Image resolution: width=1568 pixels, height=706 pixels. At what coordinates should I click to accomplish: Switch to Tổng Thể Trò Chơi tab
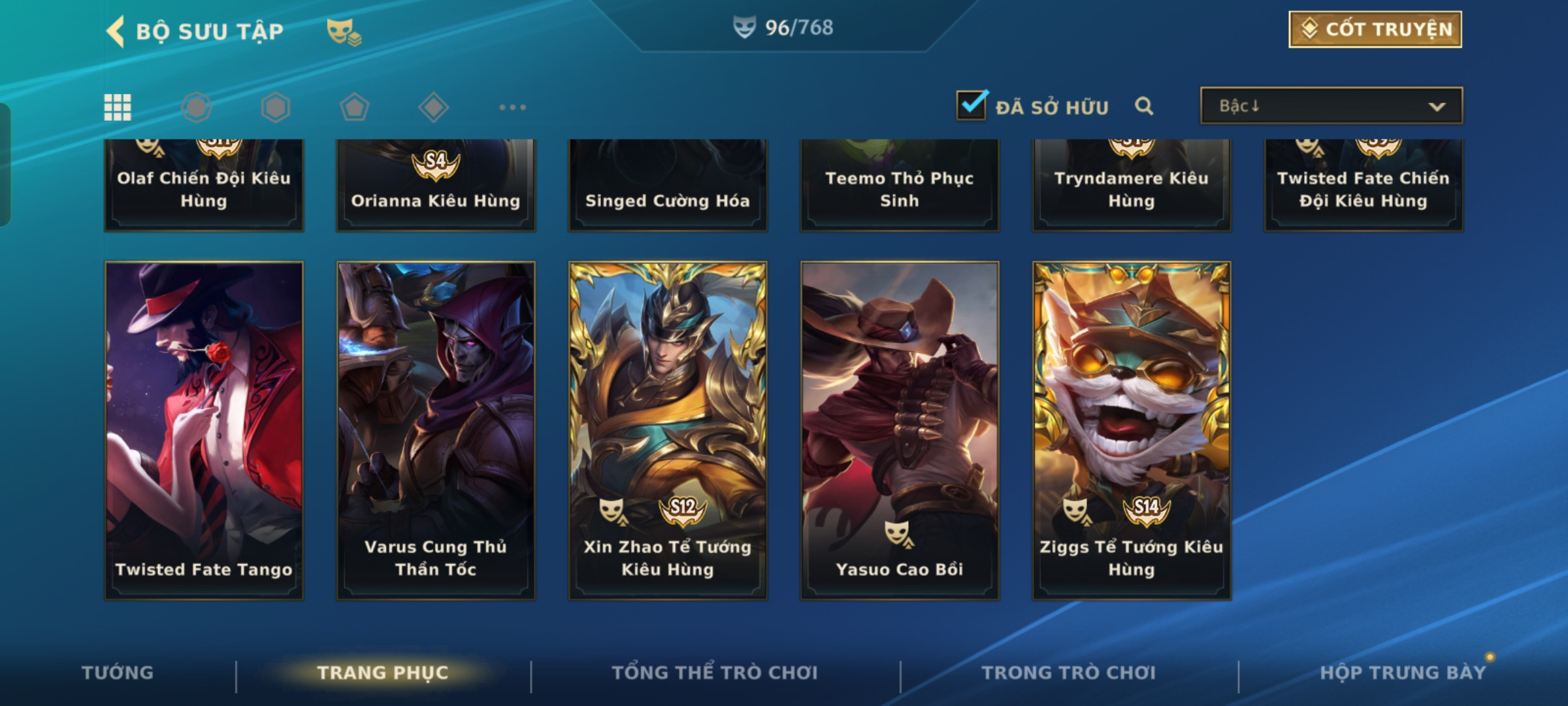(715, 673)
